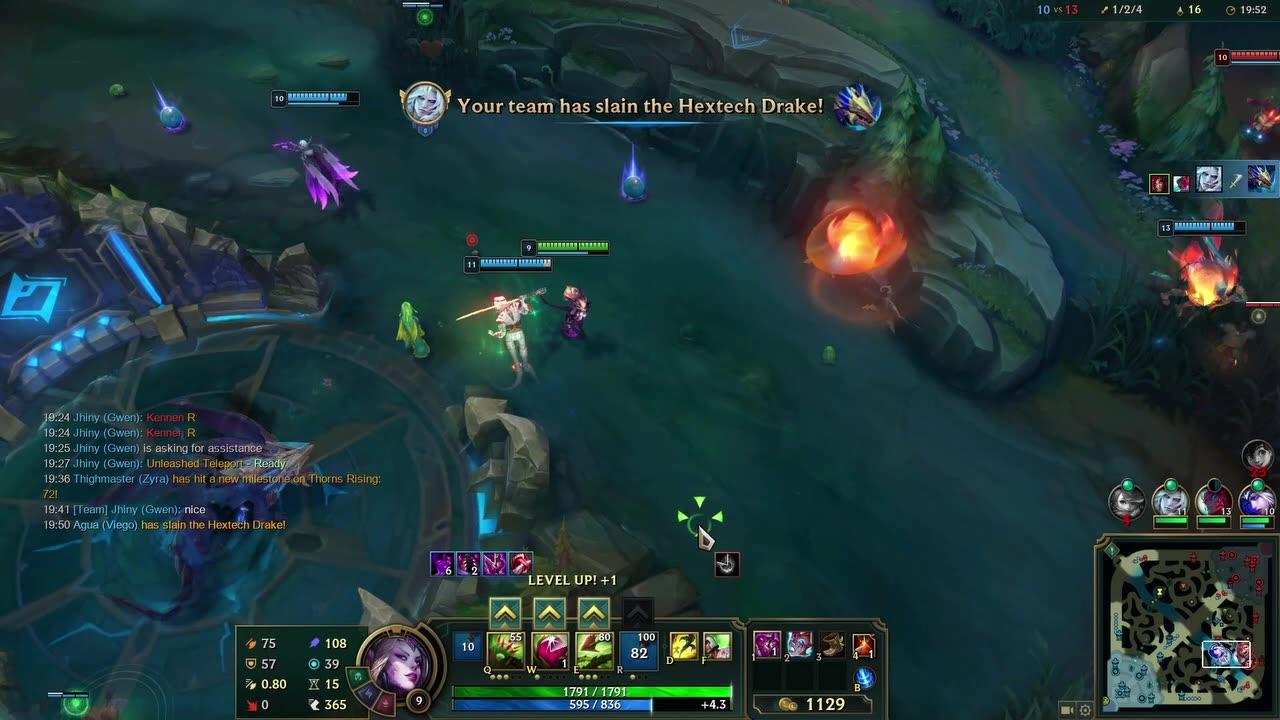Image resolution: width=1280 pixels, height=720 pixels.
Task: Click the blue trinket ward icon
Action: (x=864, y=680)
